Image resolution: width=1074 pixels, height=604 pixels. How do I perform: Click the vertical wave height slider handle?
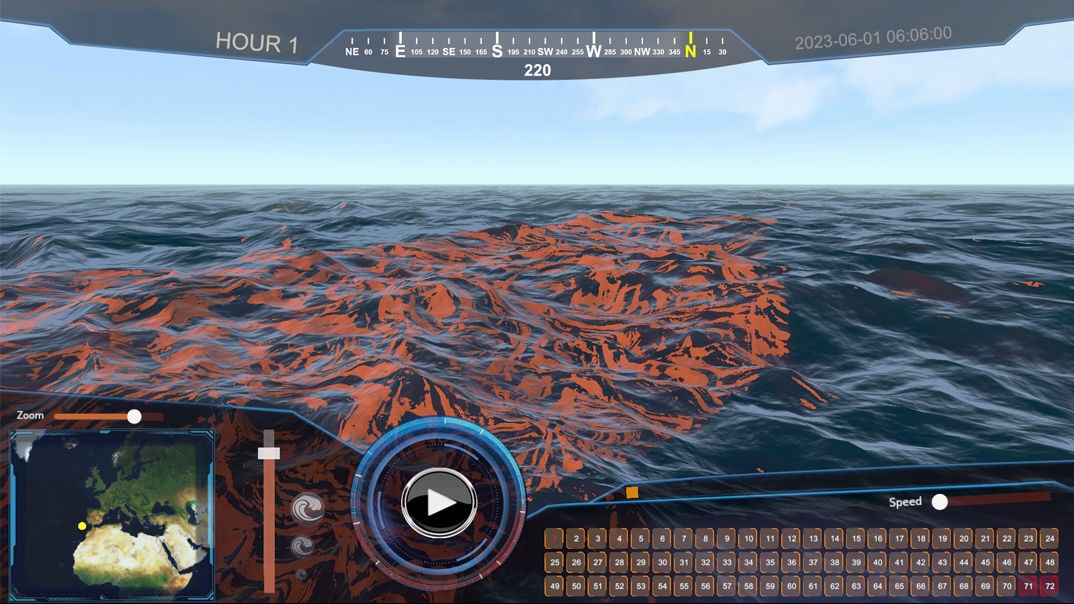click(268, 453)
